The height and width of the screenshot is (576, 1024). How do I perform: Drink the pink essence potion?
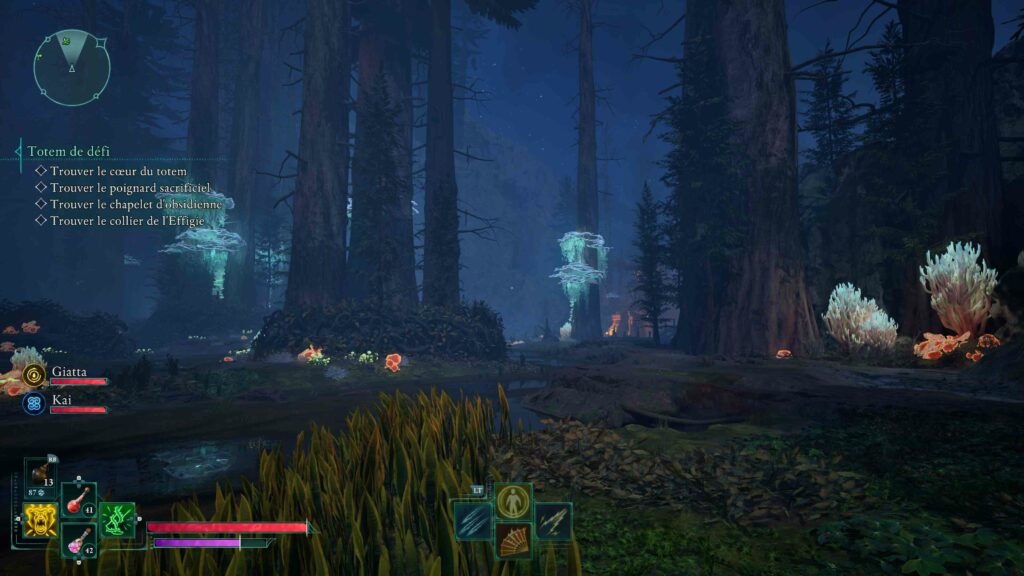(x=79, y=541)
